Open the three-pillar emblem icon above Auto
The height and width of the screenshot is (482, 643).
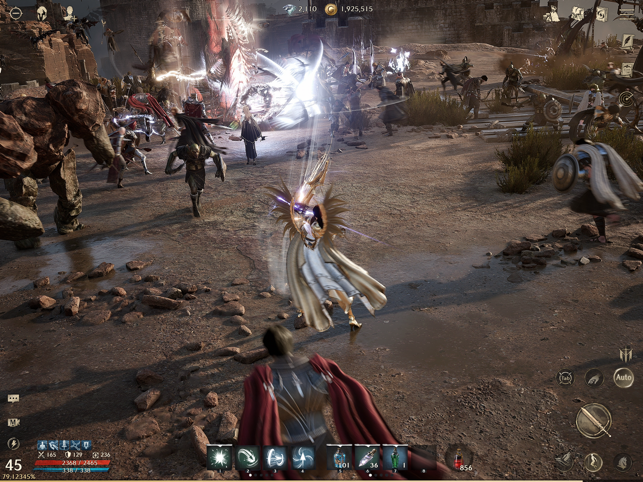coord(625,354)
